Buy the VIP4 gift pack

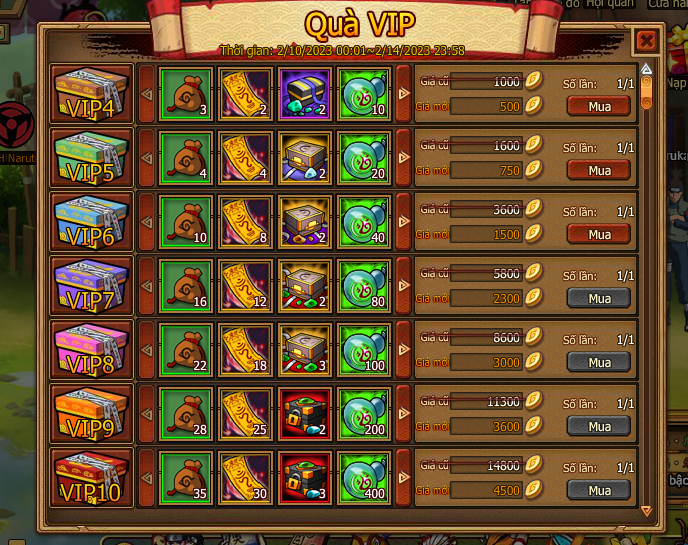tap(599, 106)
